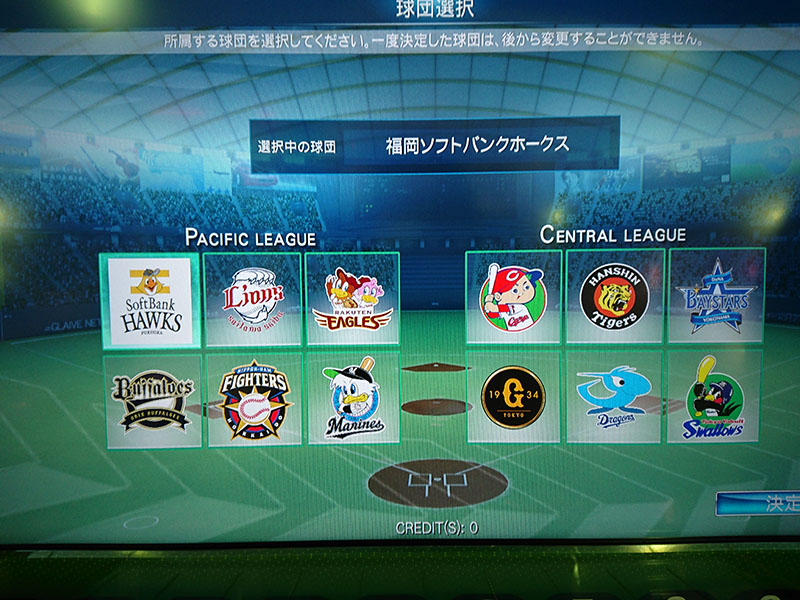Choose the Nippon-Ham Fighters tile
The width and height of the screenshot is (800, 600).
coord(254,398)
